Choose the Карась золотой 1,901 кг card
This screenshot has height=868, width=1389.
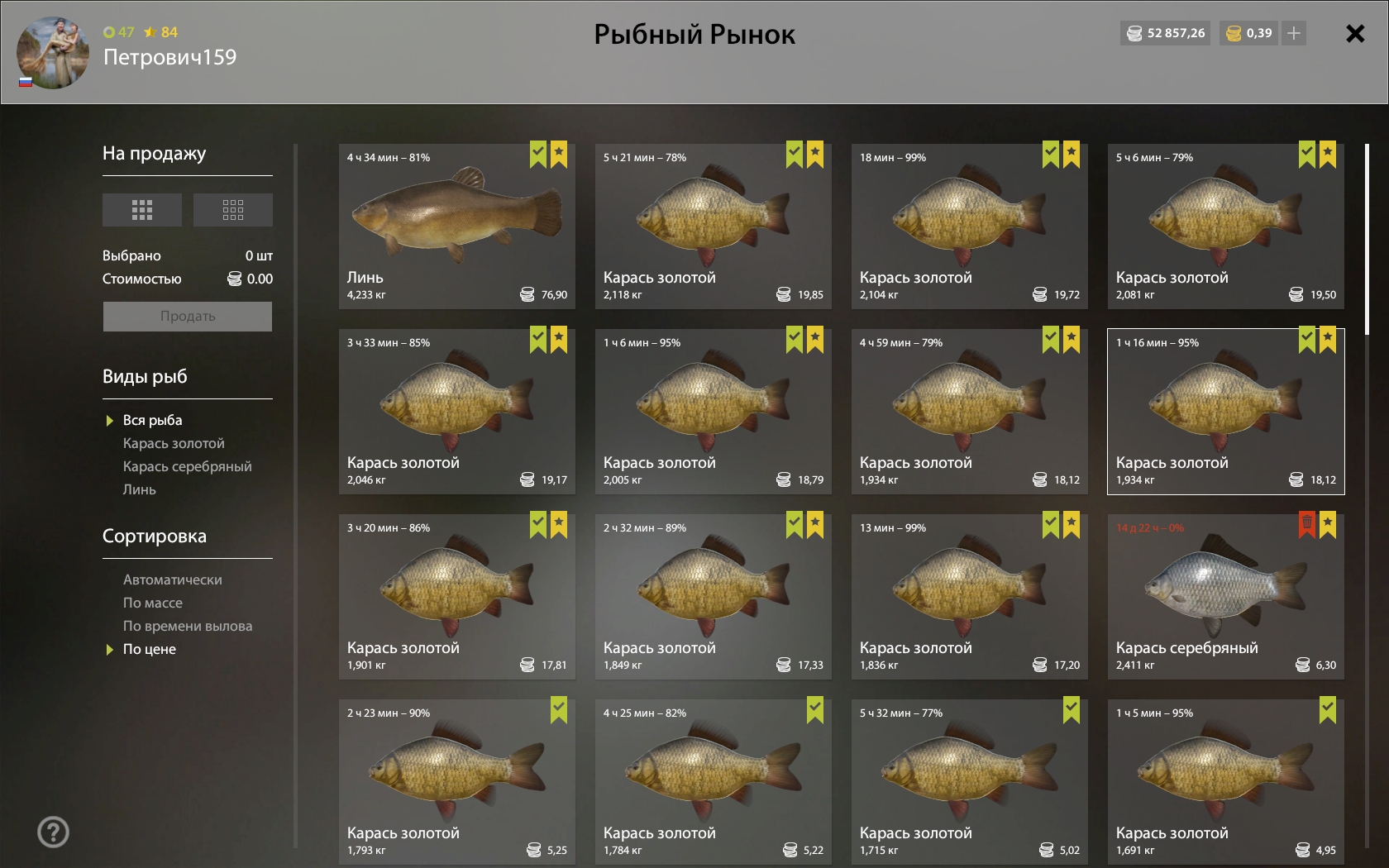[x=456, y=597]
